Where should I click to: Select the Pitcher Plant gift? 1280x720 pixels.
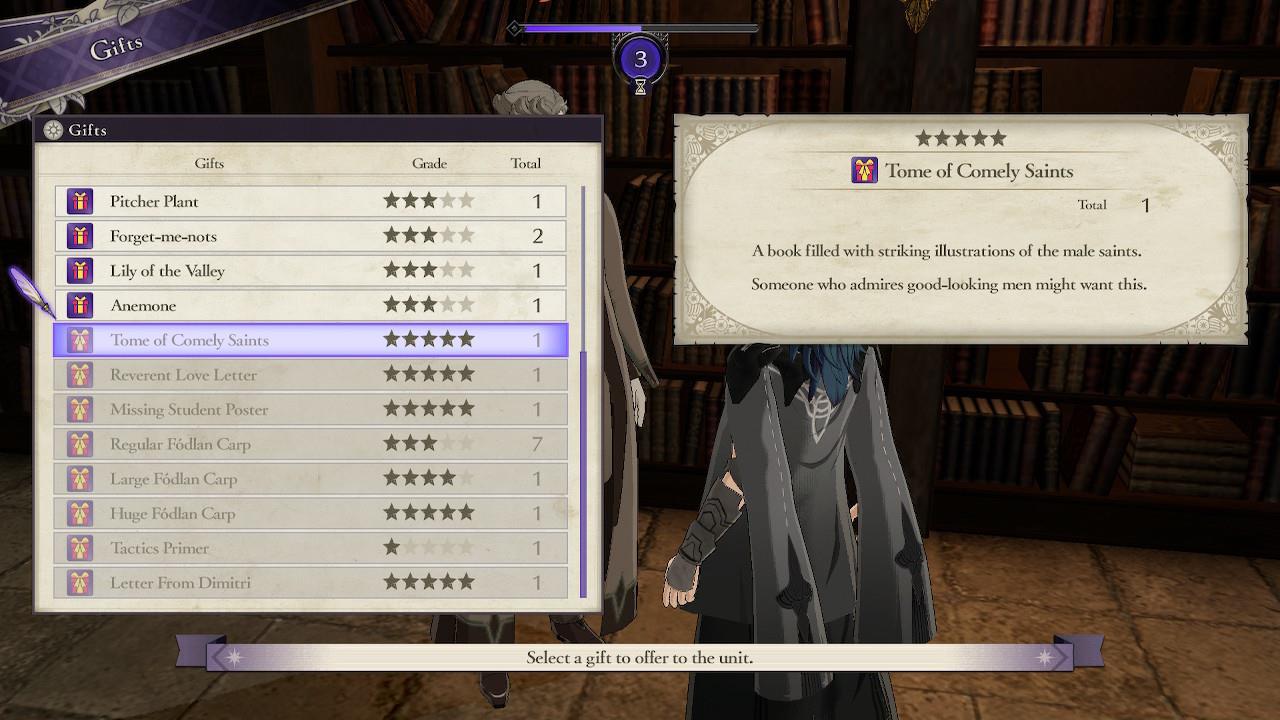click(310, 201)
